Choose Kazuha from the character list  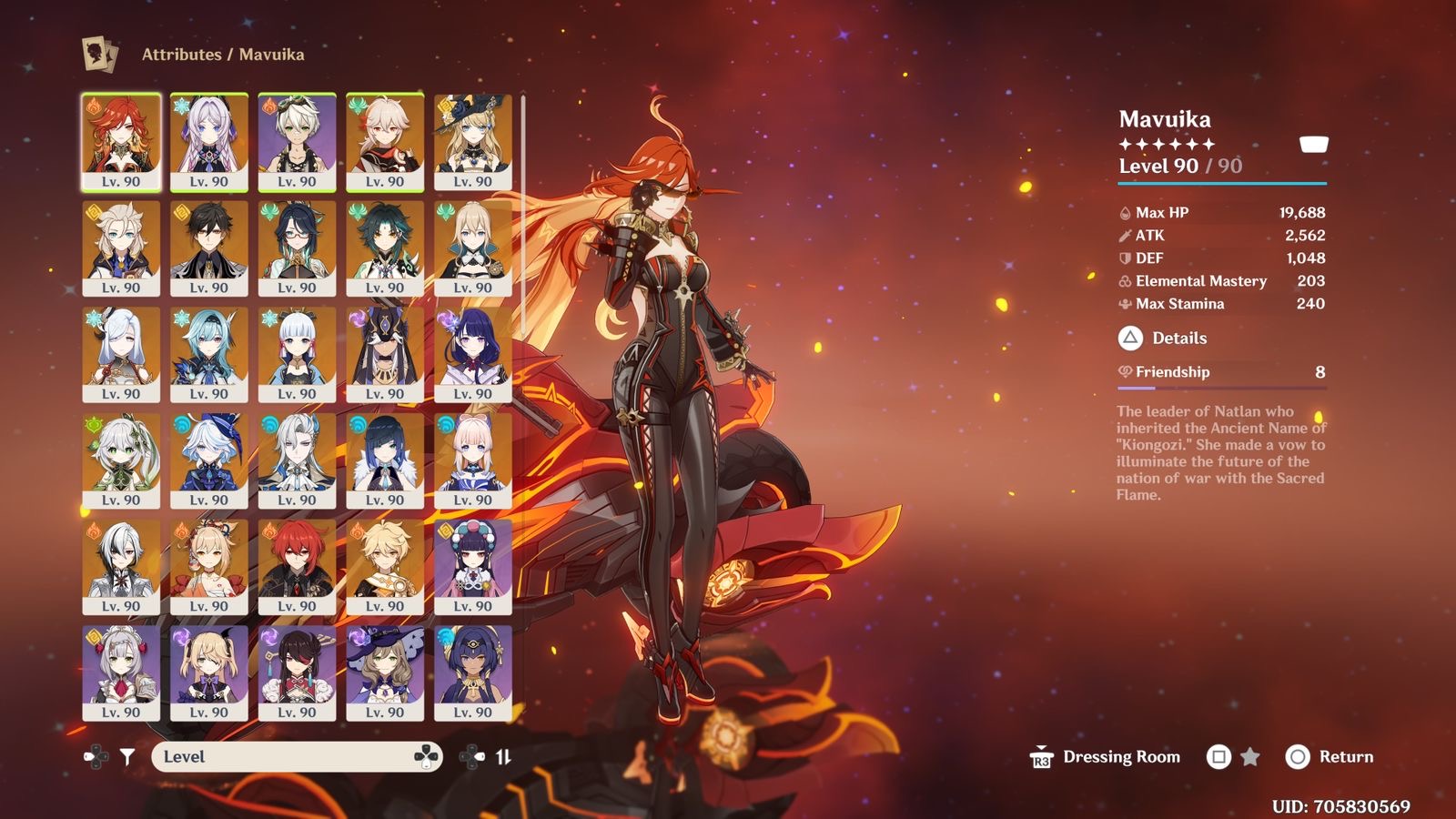(x=385, y=142)
